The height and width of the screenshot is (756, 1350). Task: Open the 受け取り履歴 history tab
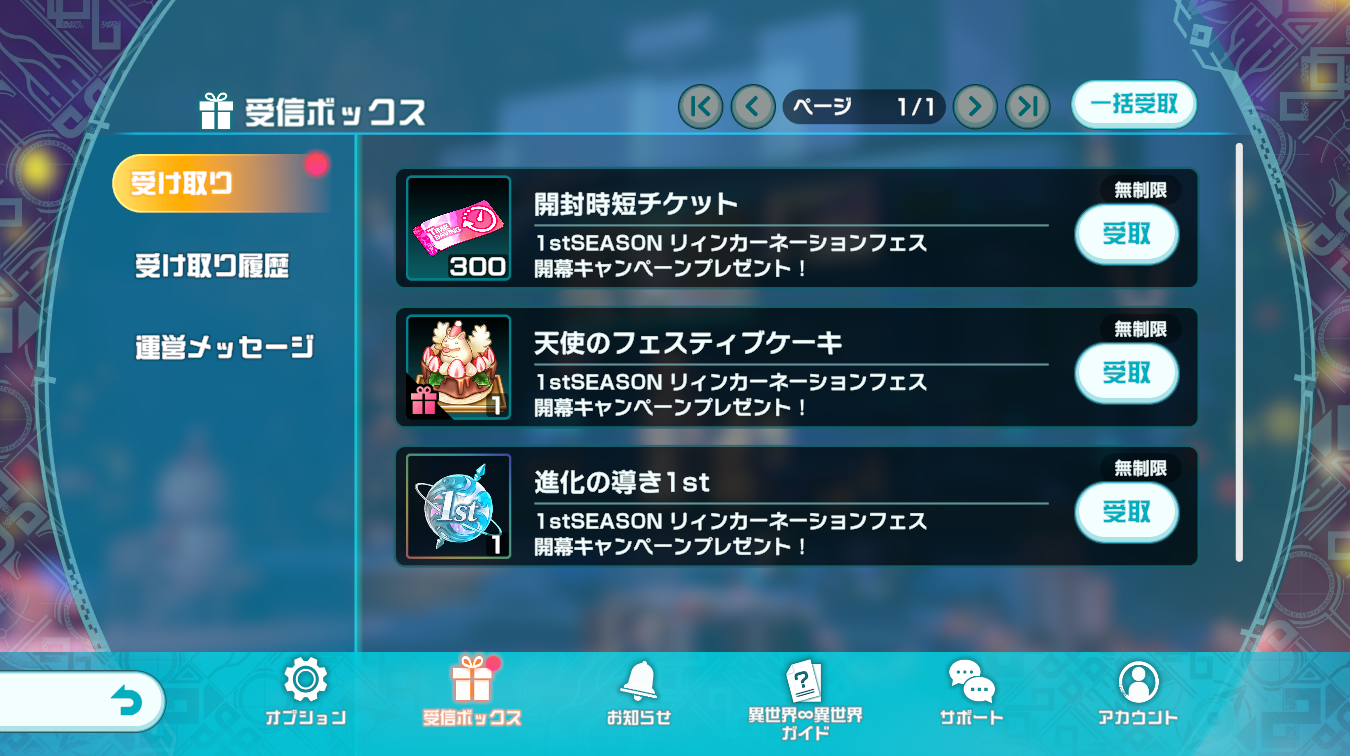click(212, 267)
